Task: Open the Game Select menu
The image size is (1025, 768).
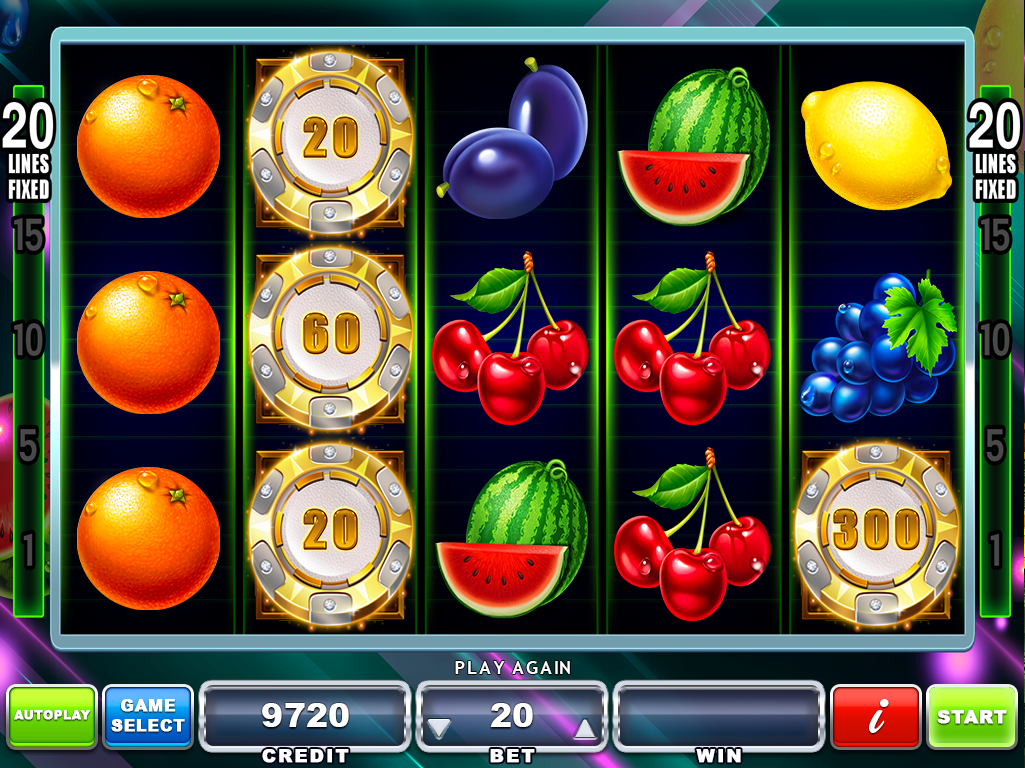Action: (148, 716)
